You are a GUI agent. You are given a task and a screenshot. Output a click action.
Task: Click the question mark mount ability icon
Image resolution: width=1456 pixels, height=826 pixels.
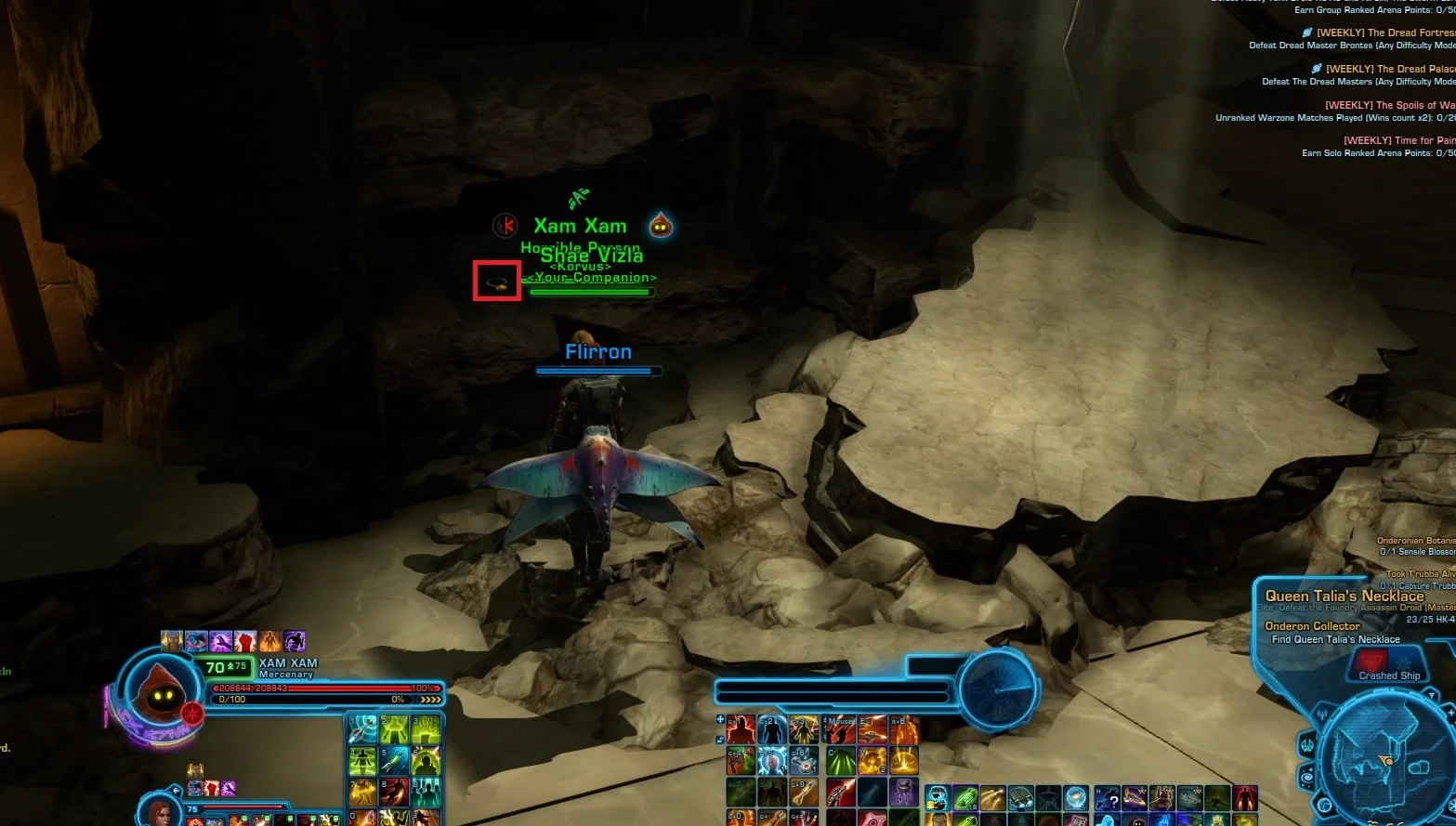click(1107, 797)
